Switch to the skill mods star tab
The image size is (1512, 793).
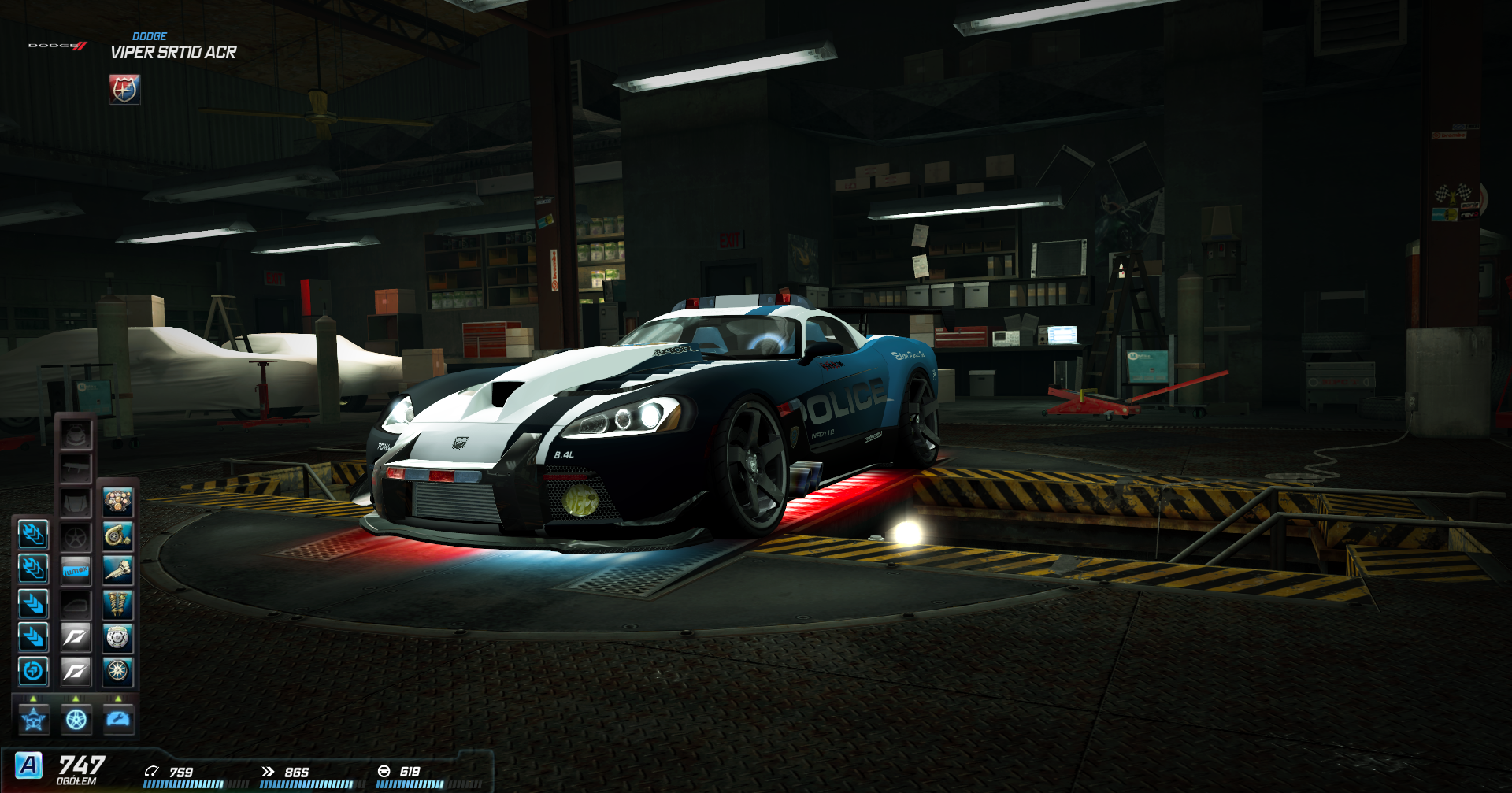(x=33, y=719)
